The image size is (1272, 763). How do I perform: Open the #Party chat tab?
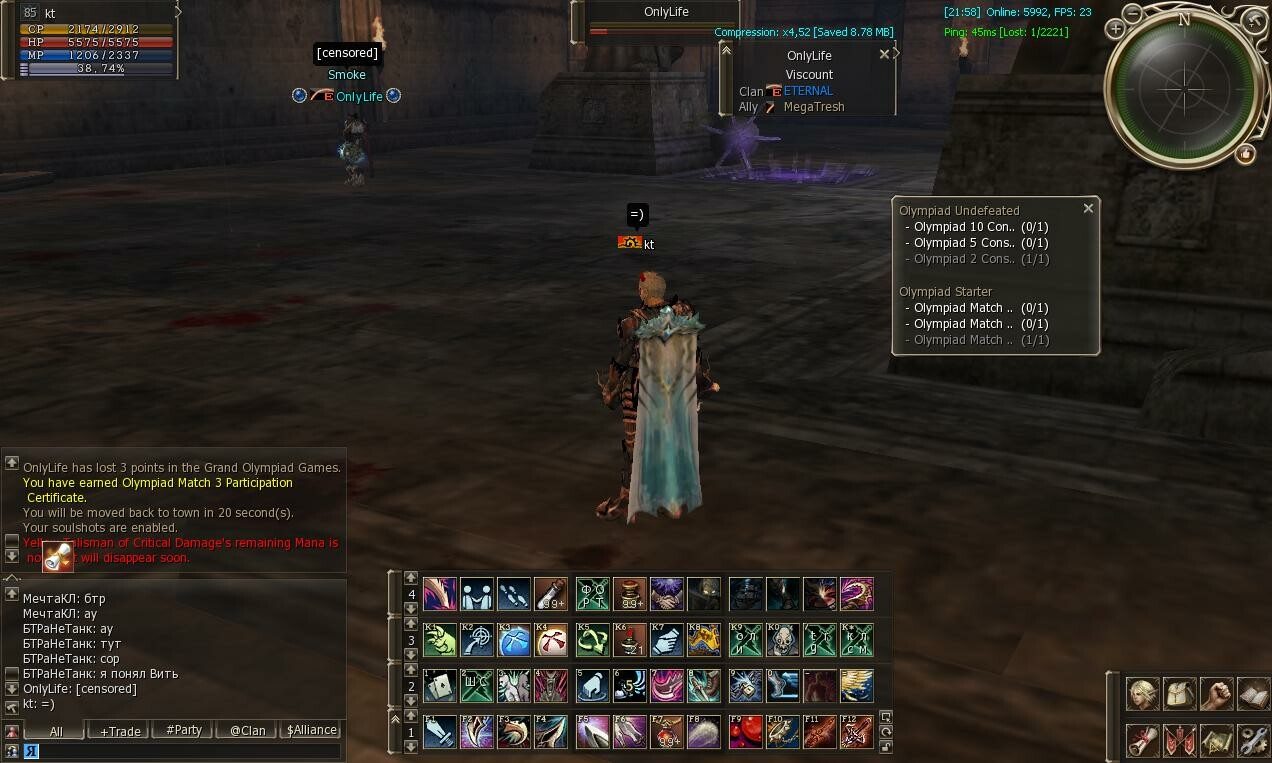tap(183, 730)
